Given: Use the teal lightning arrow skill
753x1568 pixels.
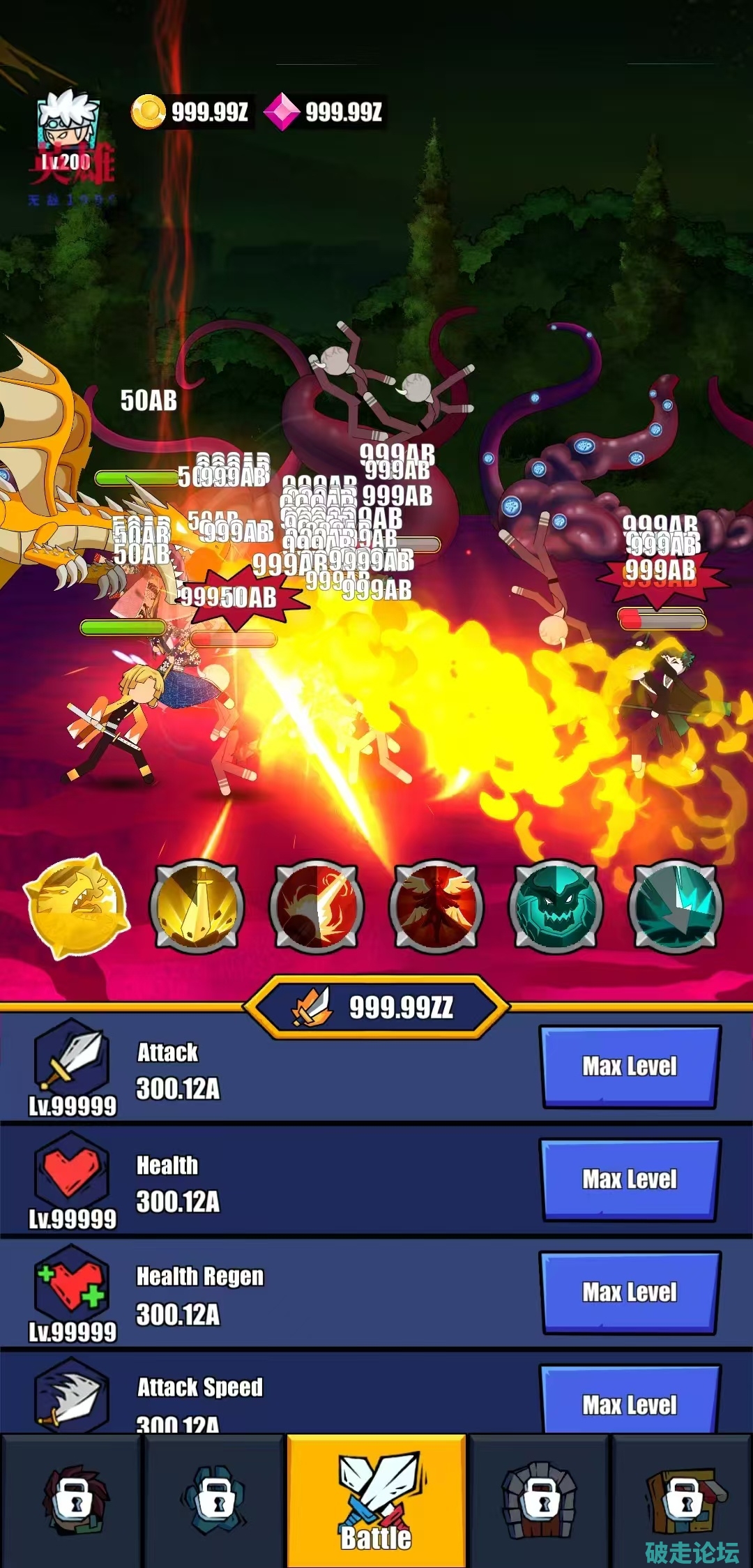Looking at the screenshot, I should (x=675, y=906).
